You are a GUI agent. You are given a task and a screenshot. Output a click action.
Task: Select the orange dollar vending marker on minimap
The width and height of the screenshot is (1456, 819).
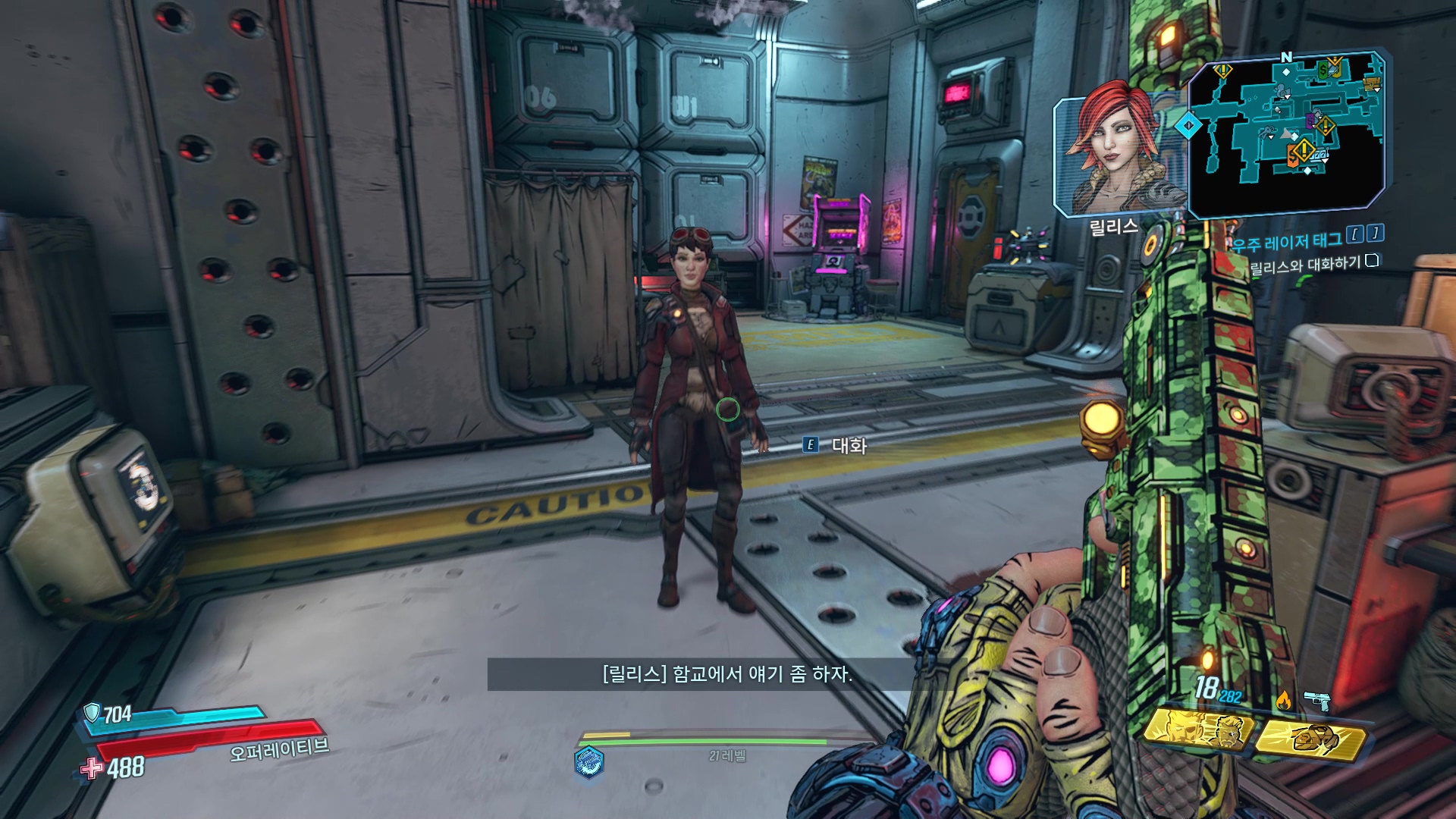pyautogui.click(x=1293, y=157)
